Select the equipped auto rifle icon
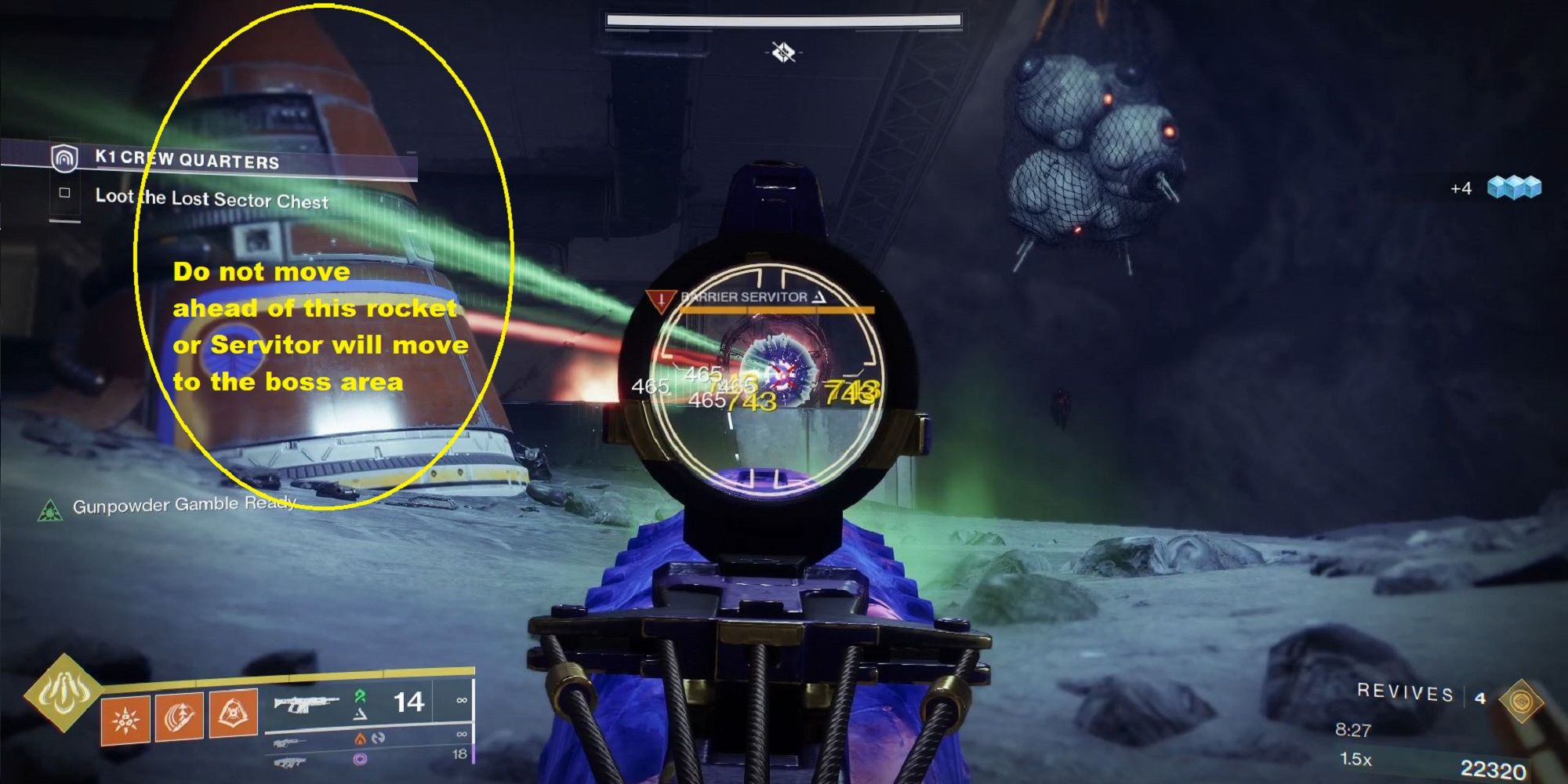1568x784 pixels. click(306, 704)
